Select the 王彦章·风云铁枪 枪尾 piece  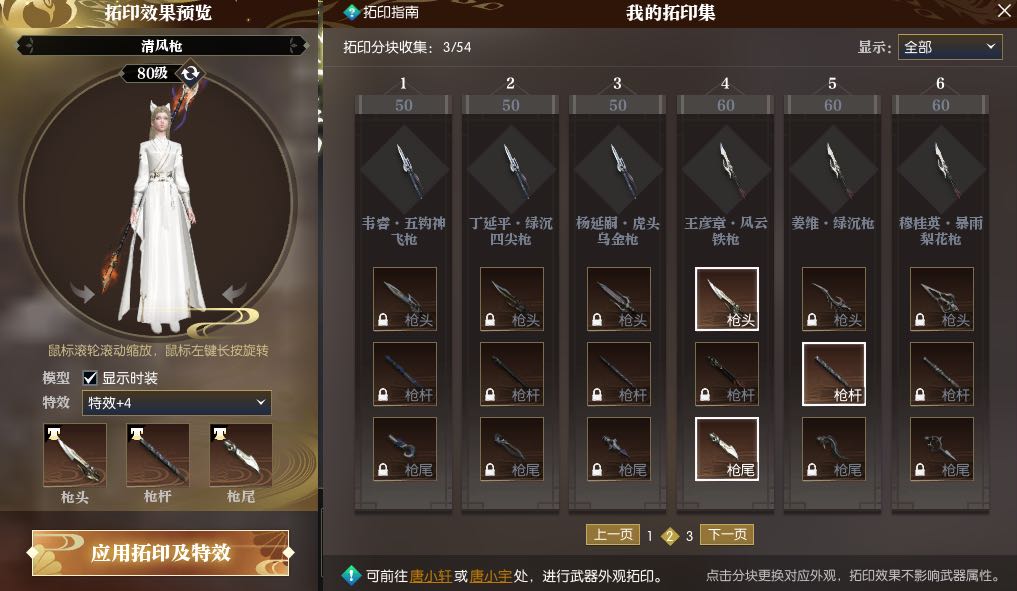726,449
